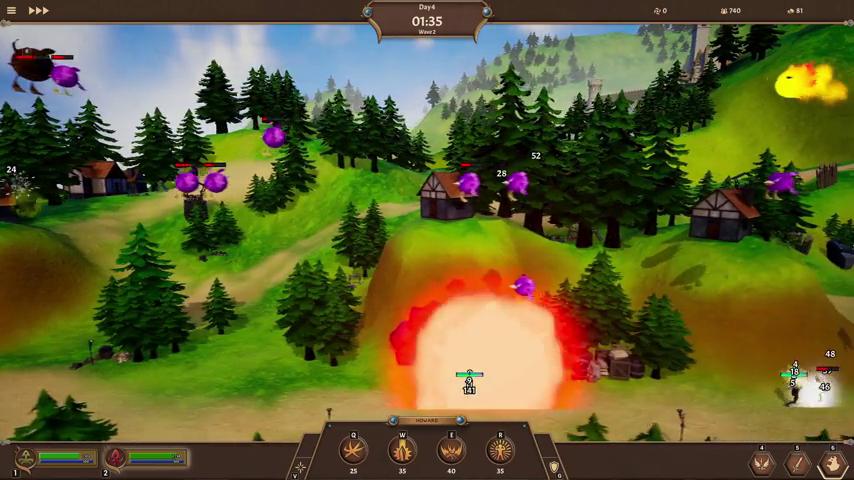Use the W ability costing 35
Viewport: 854px width, 480px height.
pyautogui.click(x=402, y=451)
